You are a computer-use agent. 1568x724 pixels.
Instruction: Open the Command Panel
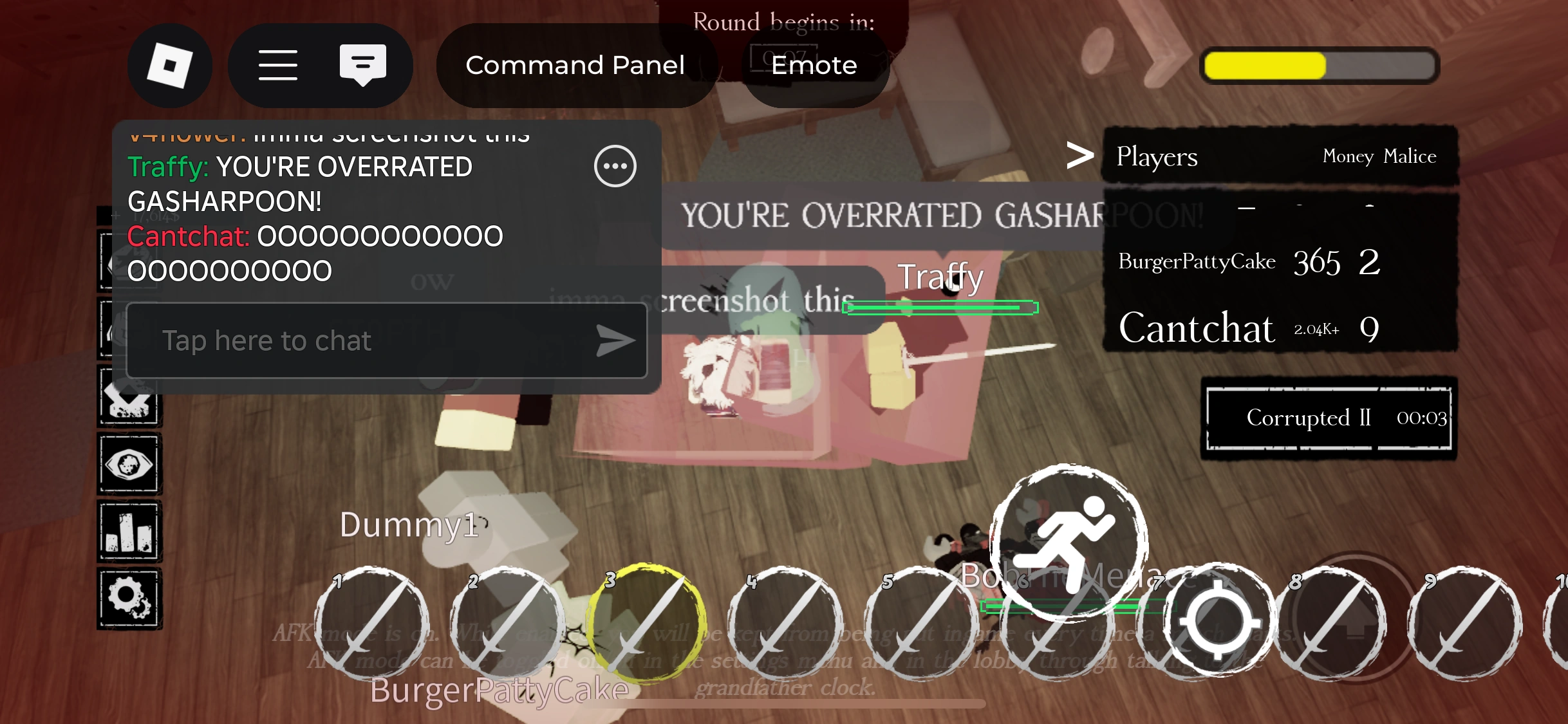click(x=575, y=65)
